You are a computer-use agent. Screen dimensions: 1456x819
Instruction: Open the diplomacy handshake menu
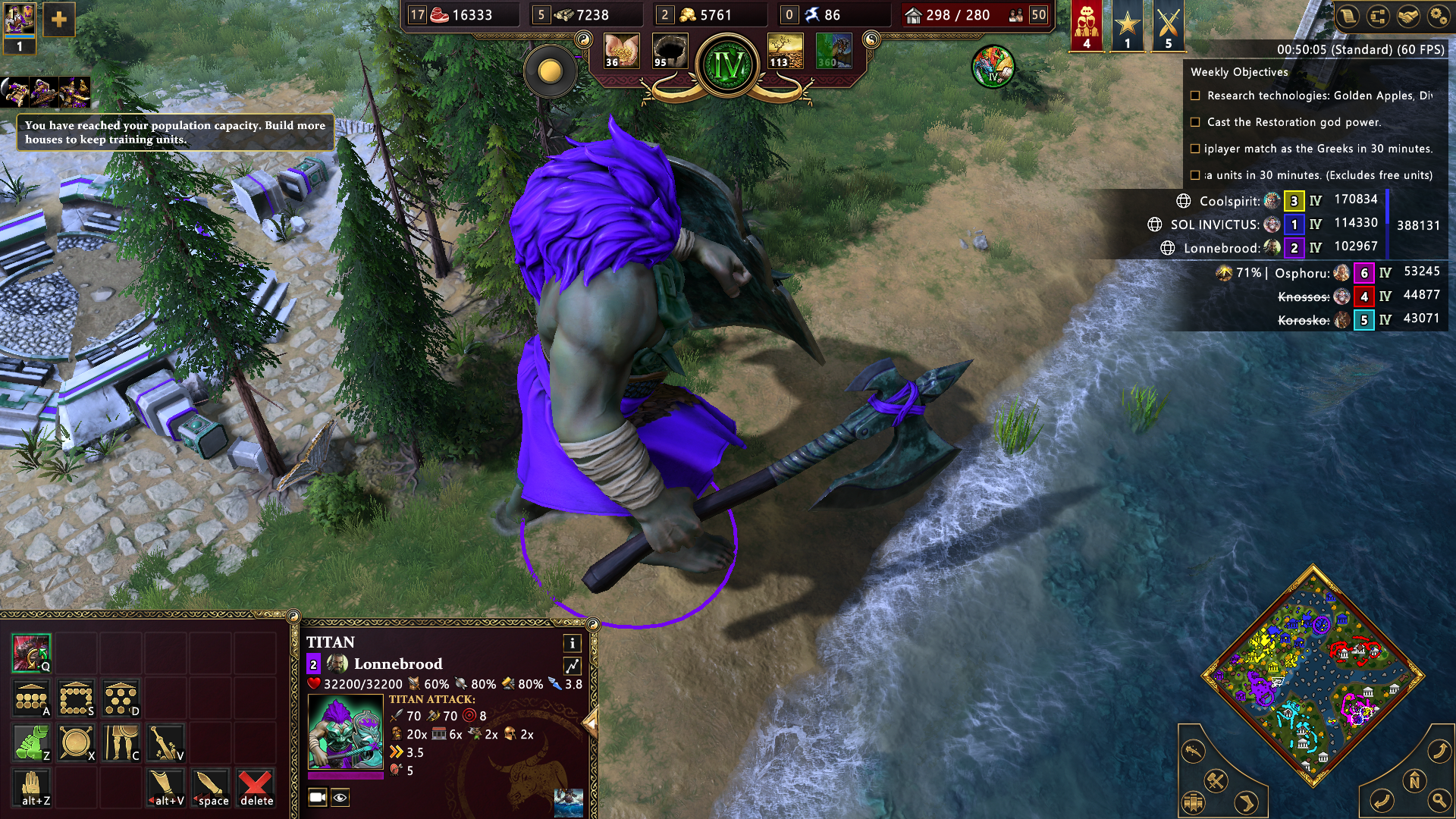point(1408,17)
